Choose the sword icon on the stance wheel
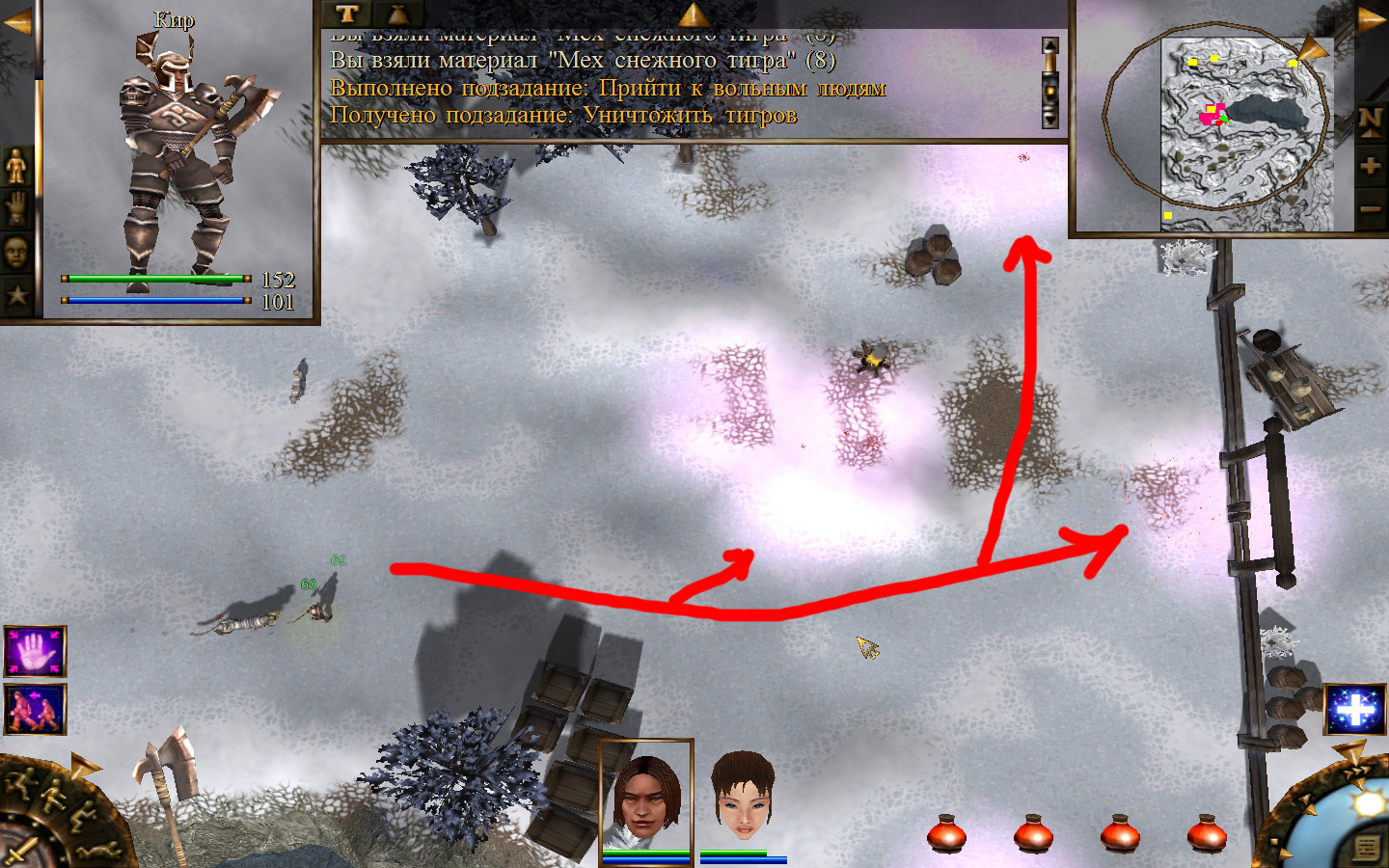This screenshot has width=1389, height=868. click(x=21, y=851)
